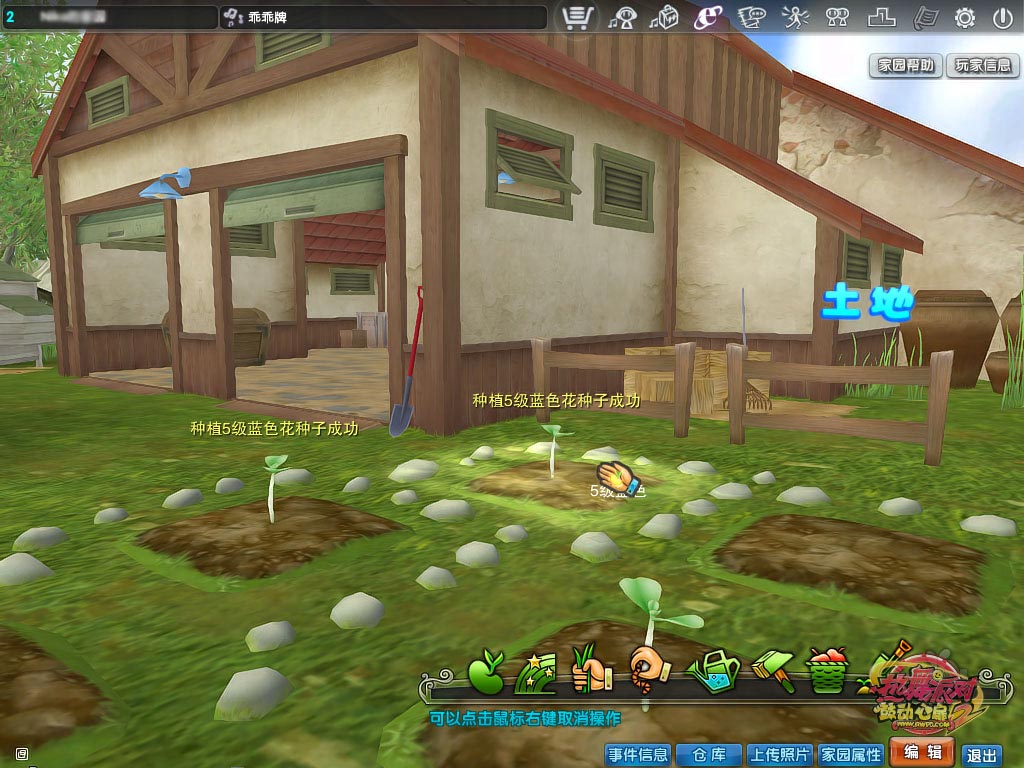Image resolution: width=1024 pixels, height=768 pixels.
Task: Choose the starred grass tool
Action: pos(533,671)
